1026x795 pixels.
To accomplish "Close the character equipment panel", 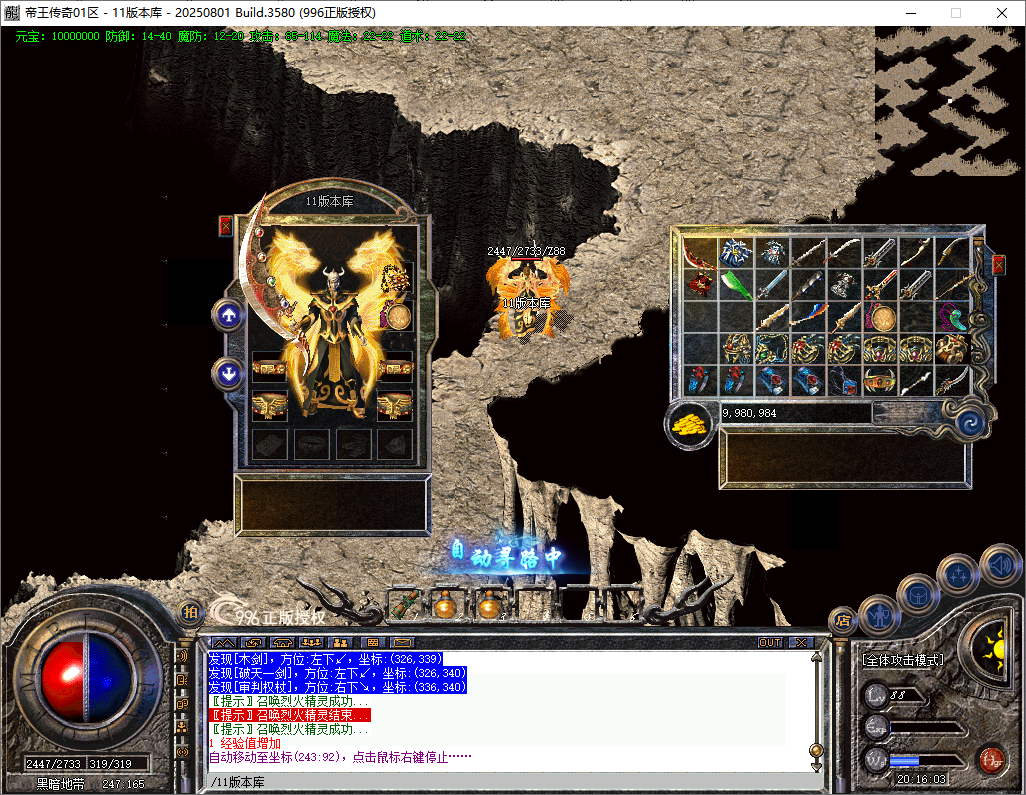I will click(x=225, y=226).
